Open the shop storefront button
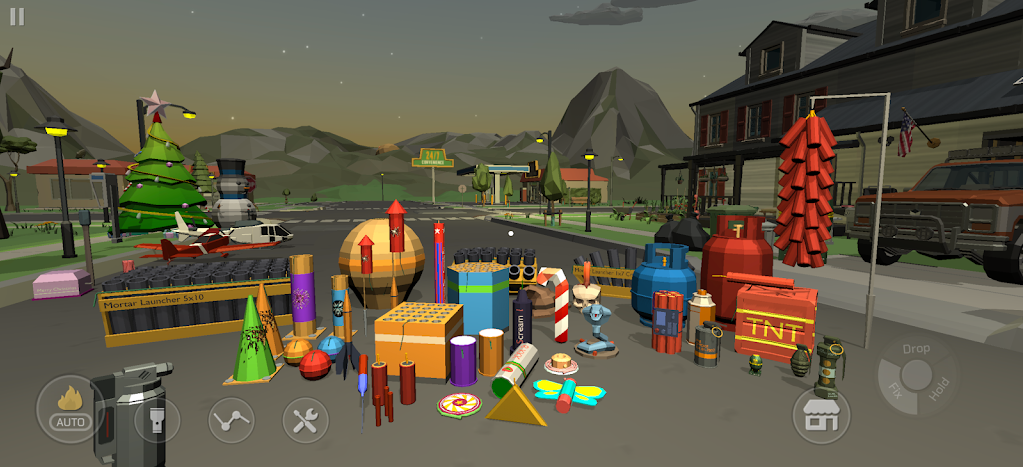The height and width of the screenshot is (467, 1023). [x=821, y=414]
